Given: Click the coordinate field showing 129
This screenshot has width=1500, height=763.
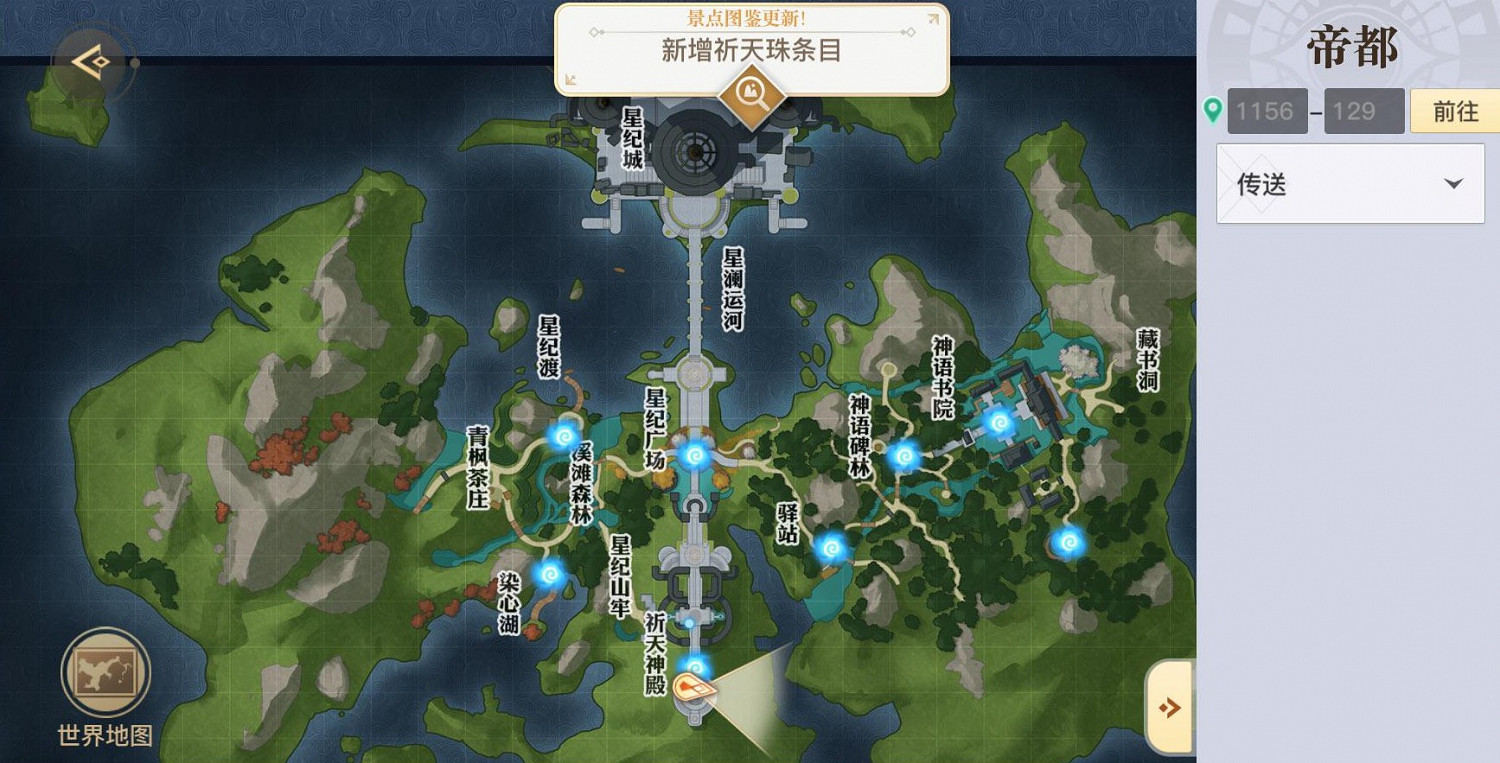Looking at the screenshot, I should click(1364, 111).
